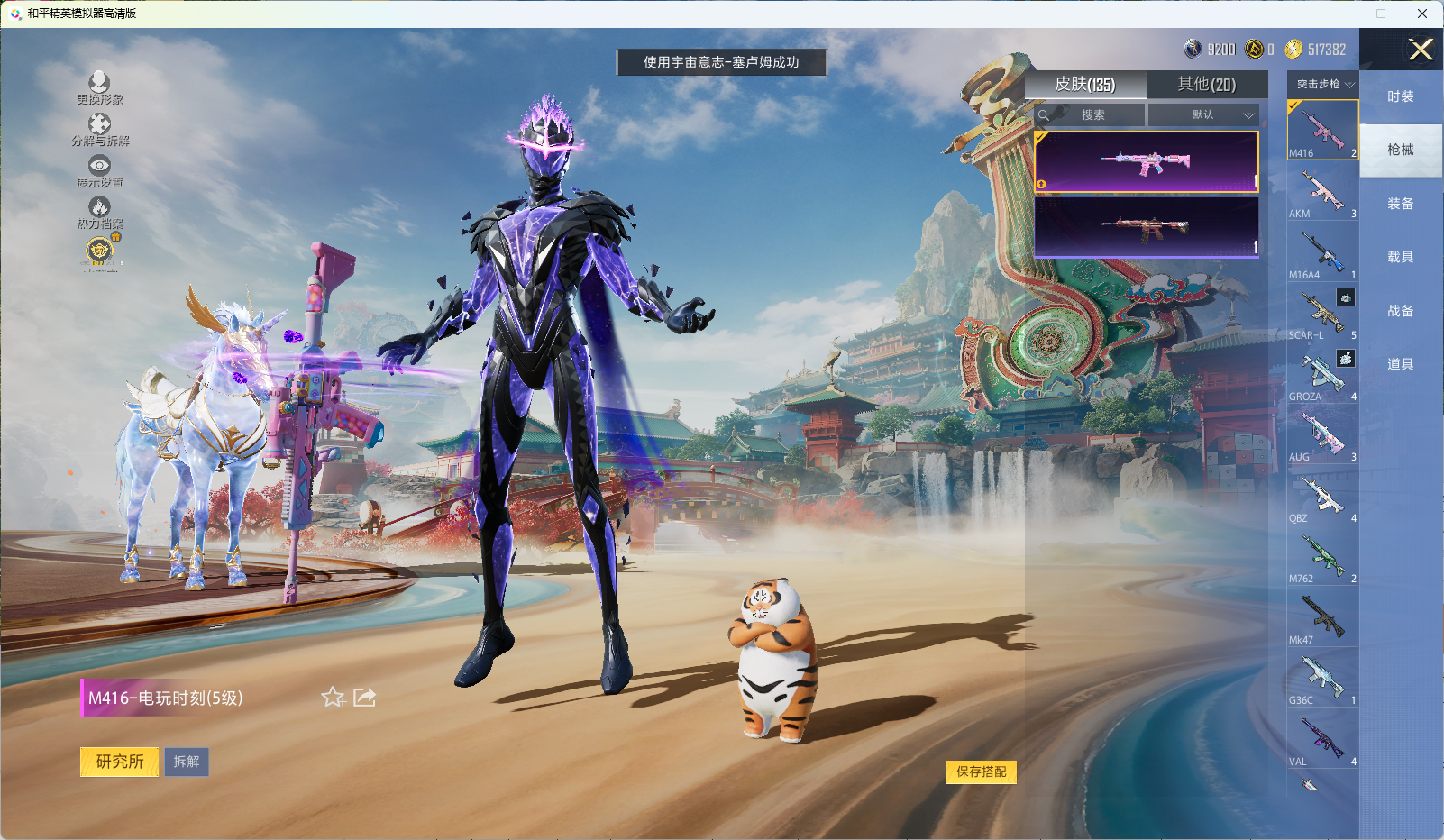Open 更换形象 character change
This screenshot has width=1444, height=840.
tap(99, 88)
